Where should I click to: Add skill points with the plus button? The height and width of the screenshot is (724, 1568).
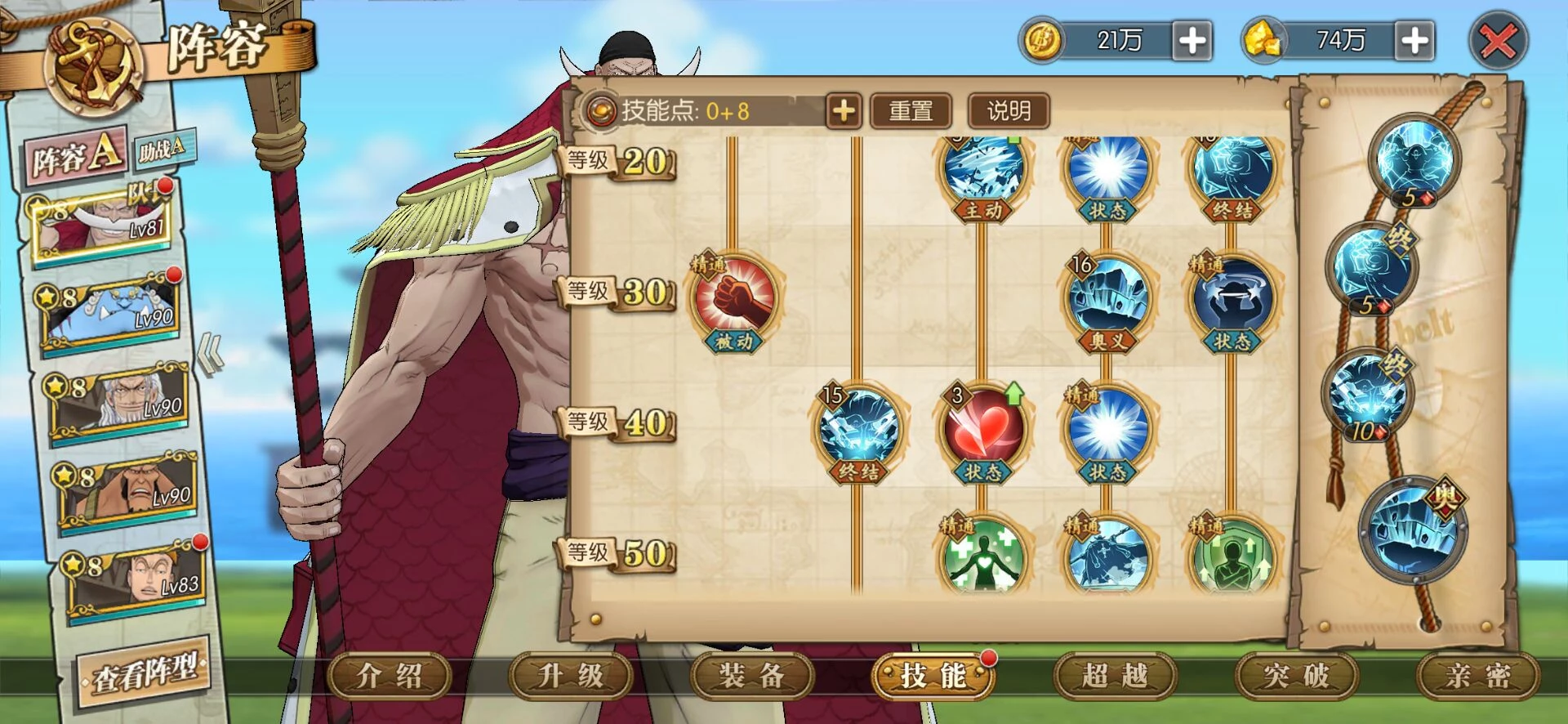844,110
